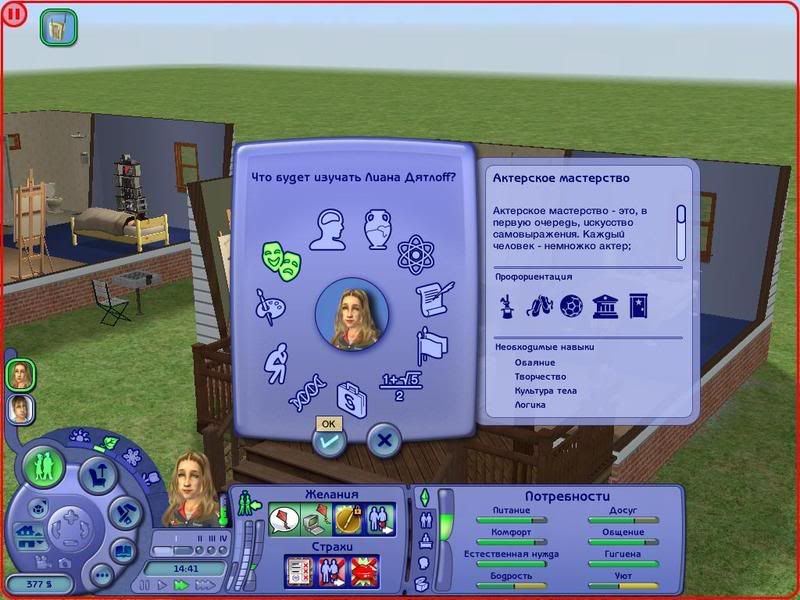800x600 pixels.
Task: Cancel the major selection with the X button
Action: [x=384, y=440]
